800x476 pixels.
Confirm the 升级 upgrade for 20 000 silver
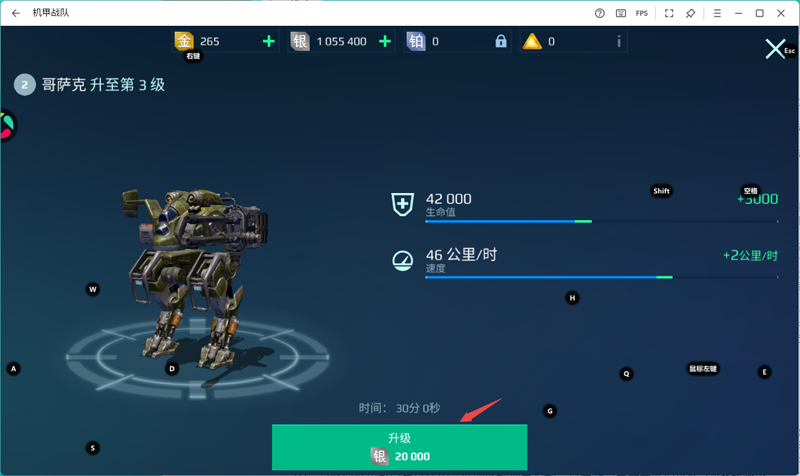point(399,447)
